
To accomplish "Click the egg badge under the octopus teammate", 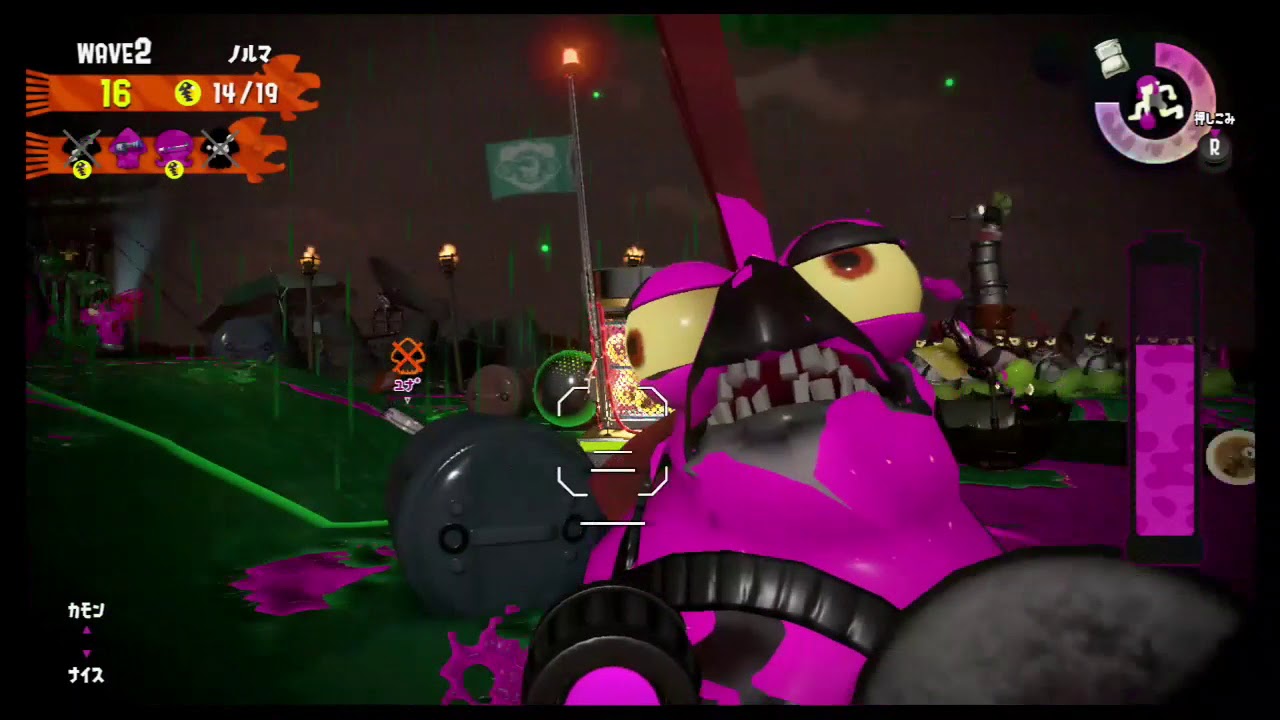I will 173,171.
